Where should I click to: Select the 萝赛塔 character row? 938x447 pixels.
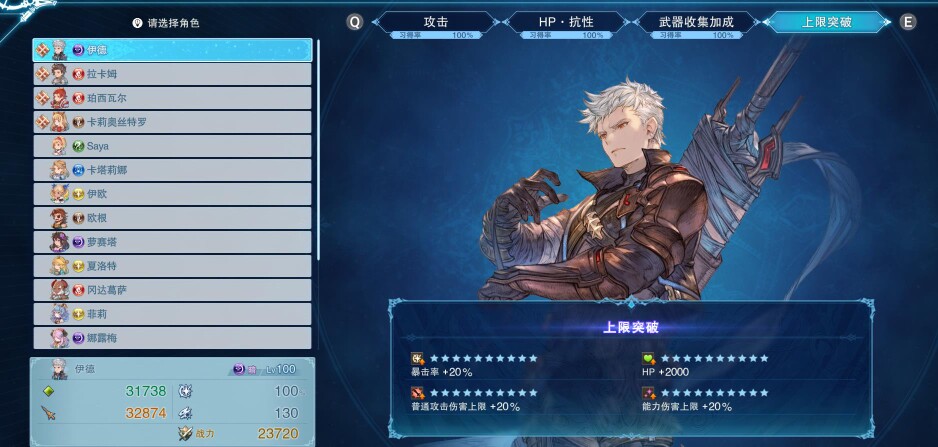tap(173, 242)
